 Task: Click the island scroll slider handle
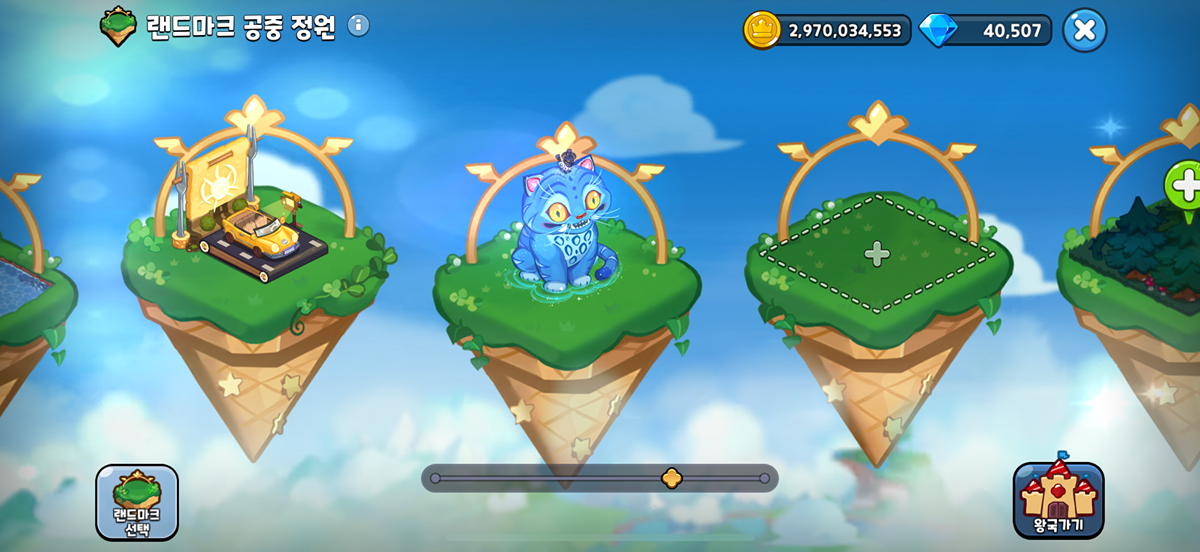click(672, 478)
